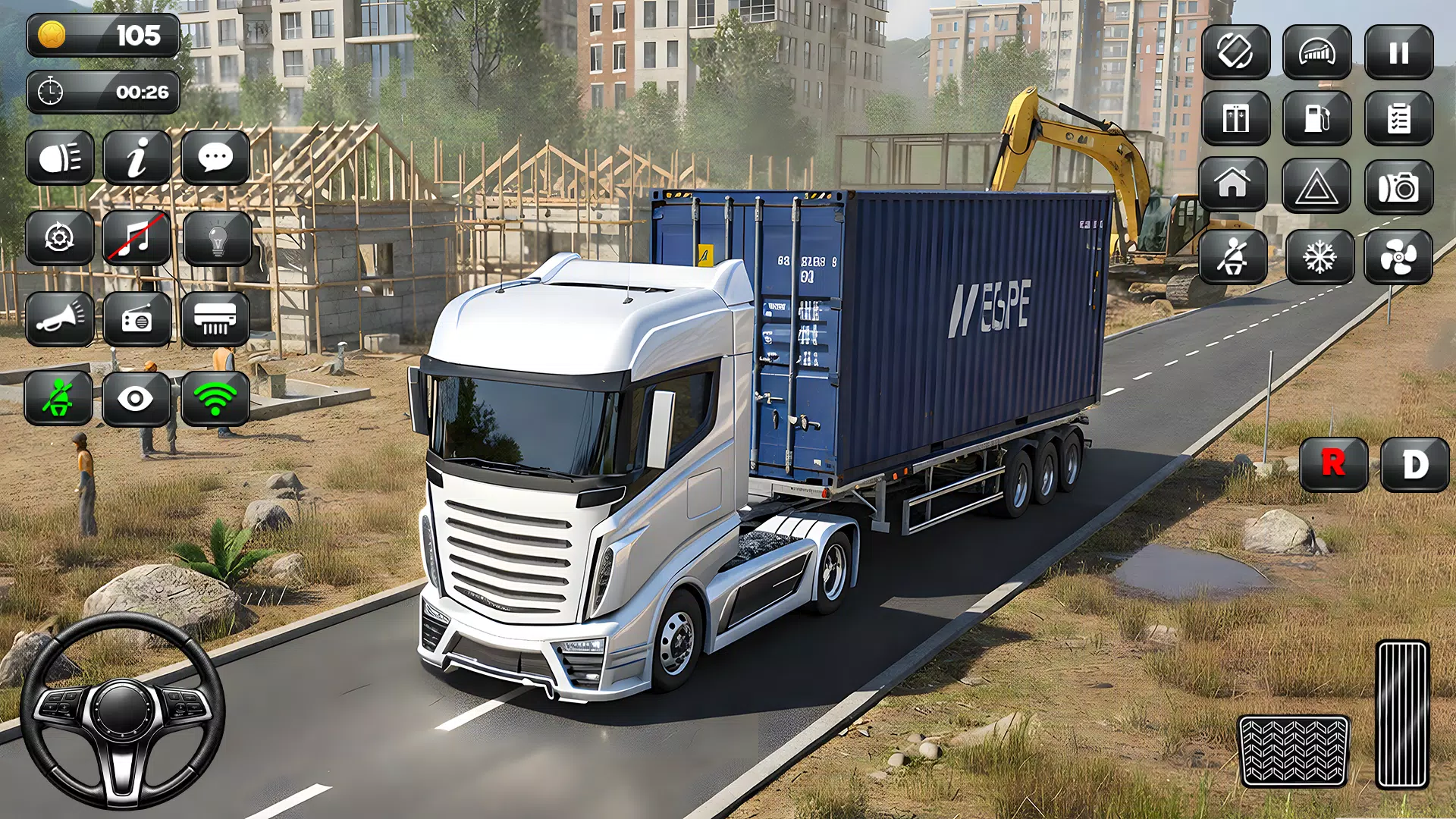Open the speedometer stats icon
The height and width of the screenshot is (819, 1456).
click(x=1318, y=53)
